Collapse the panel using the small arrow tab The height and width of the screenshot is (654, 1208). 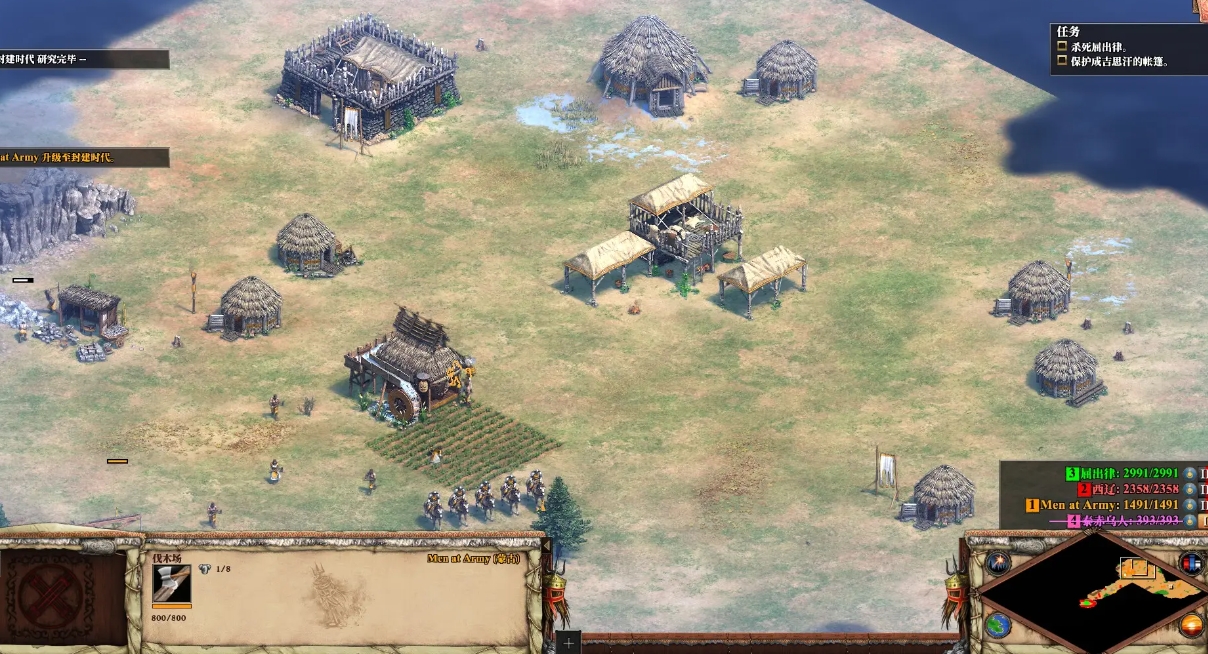tap(1200, 7)
